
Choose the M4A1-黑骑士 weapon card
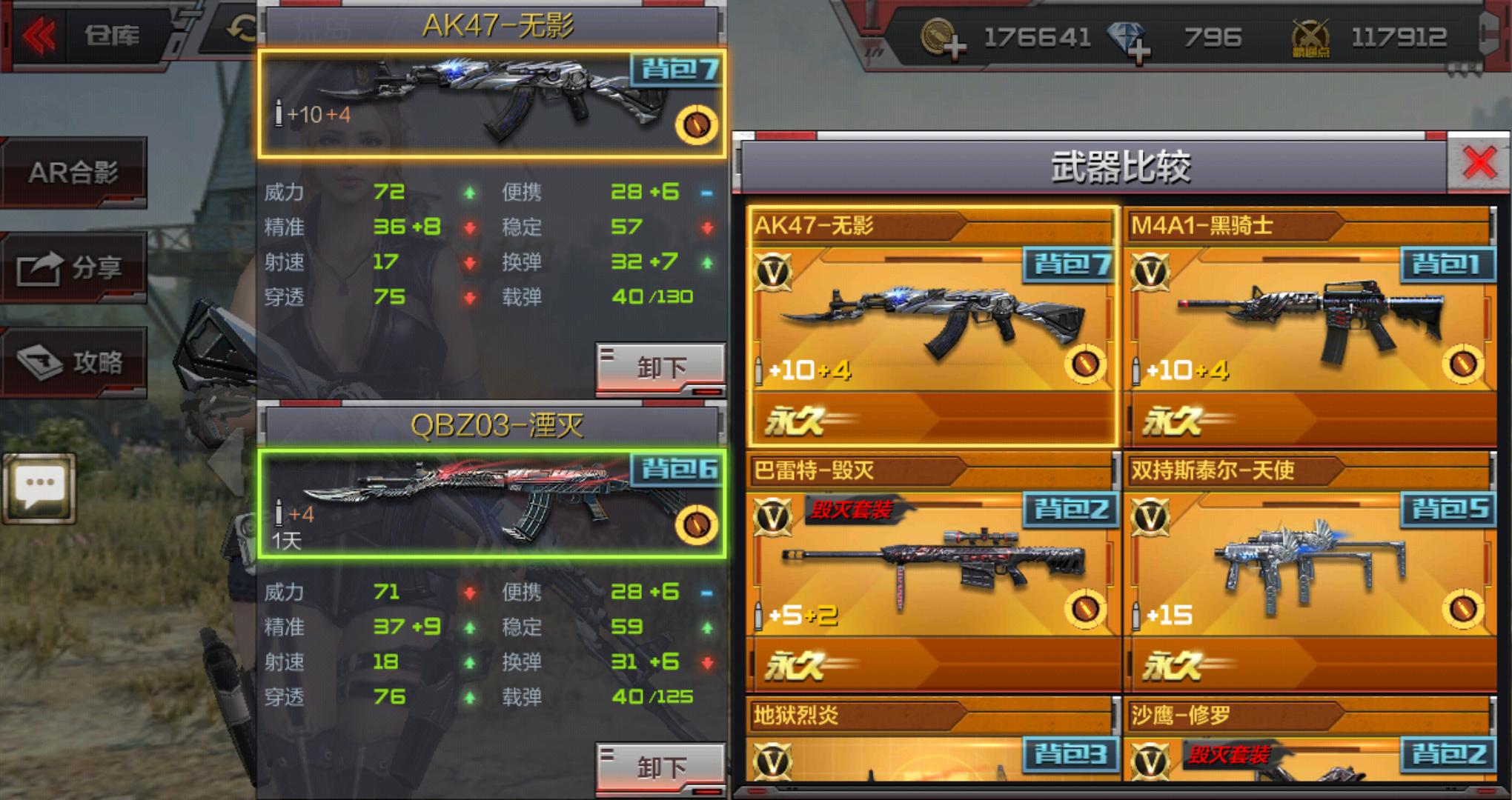pyautogui.click(x=1309, y=326)
